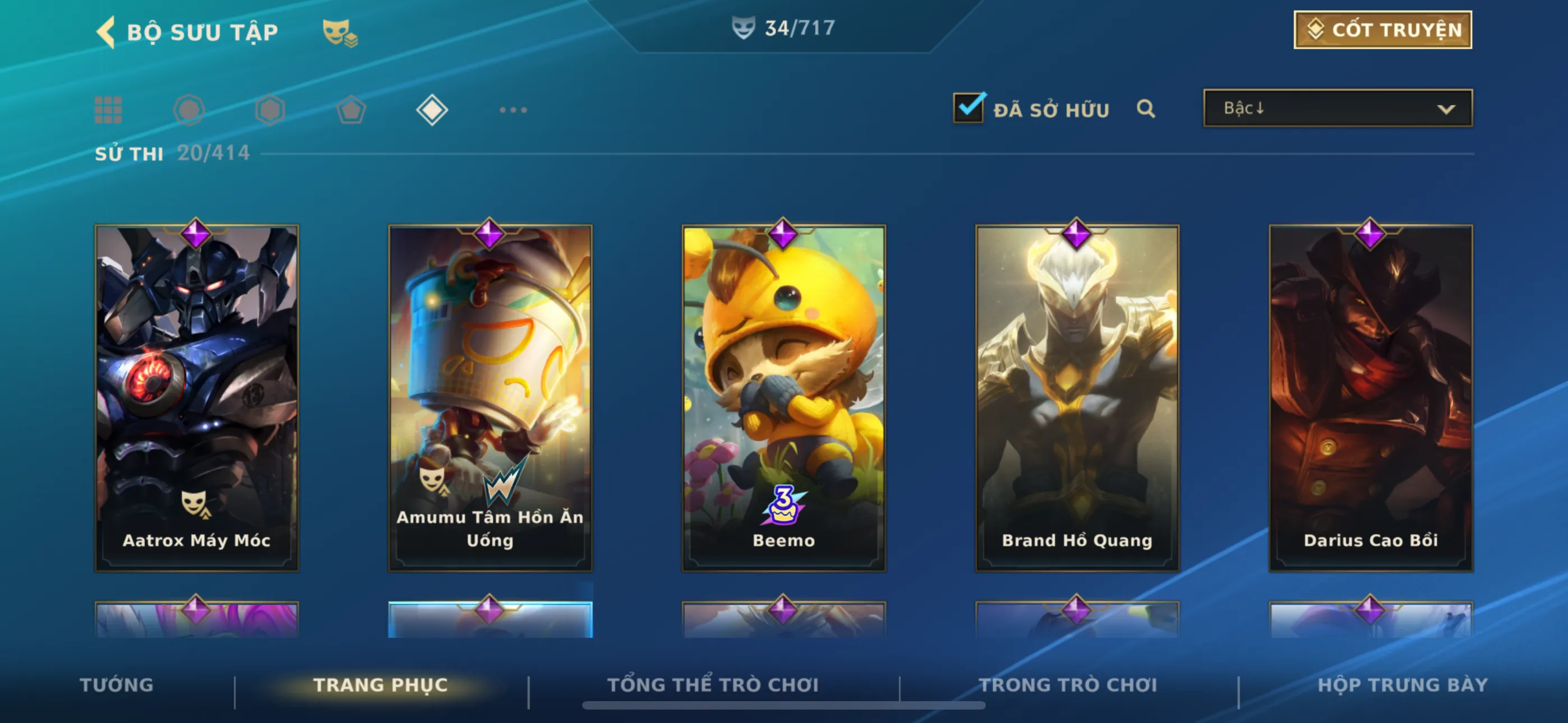
Task: Expand the Bậc sort dropdown
Action: tap(1338, 108)
